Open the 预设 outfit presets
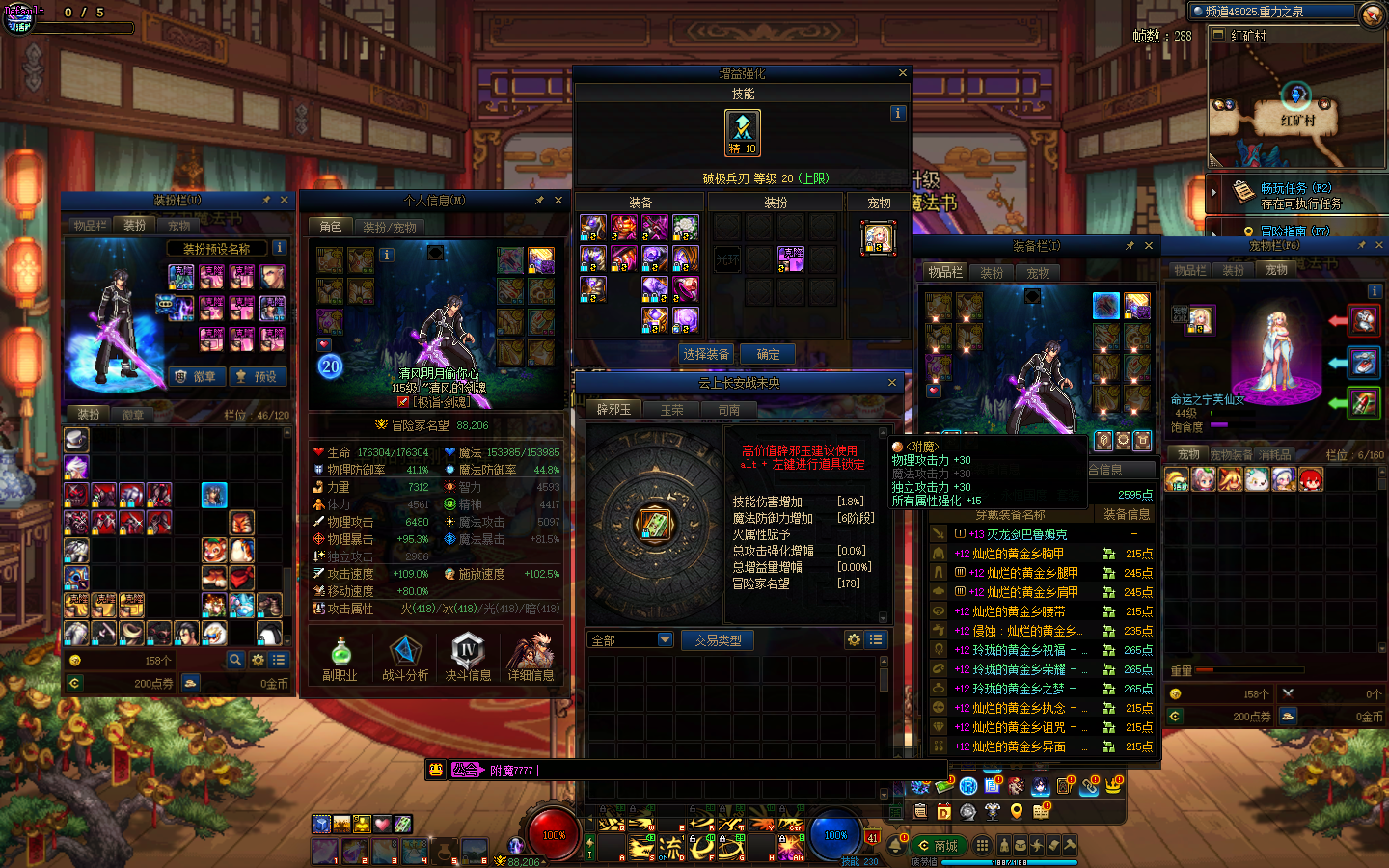Screen dimensions: 1389x868 [x=257, y=376]
